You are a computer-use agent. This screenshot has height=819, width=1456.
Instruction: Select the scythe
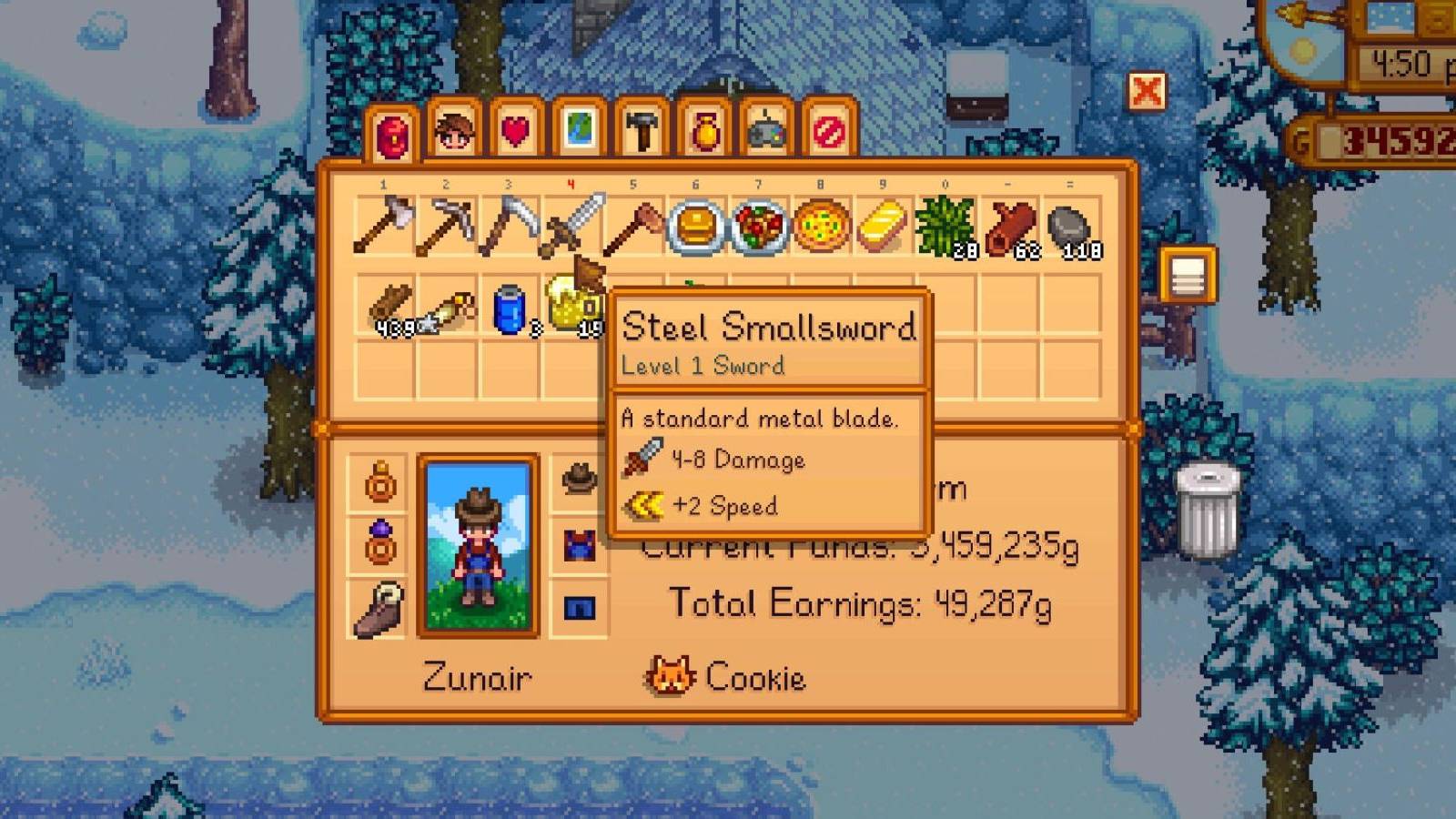coord(511,223)
